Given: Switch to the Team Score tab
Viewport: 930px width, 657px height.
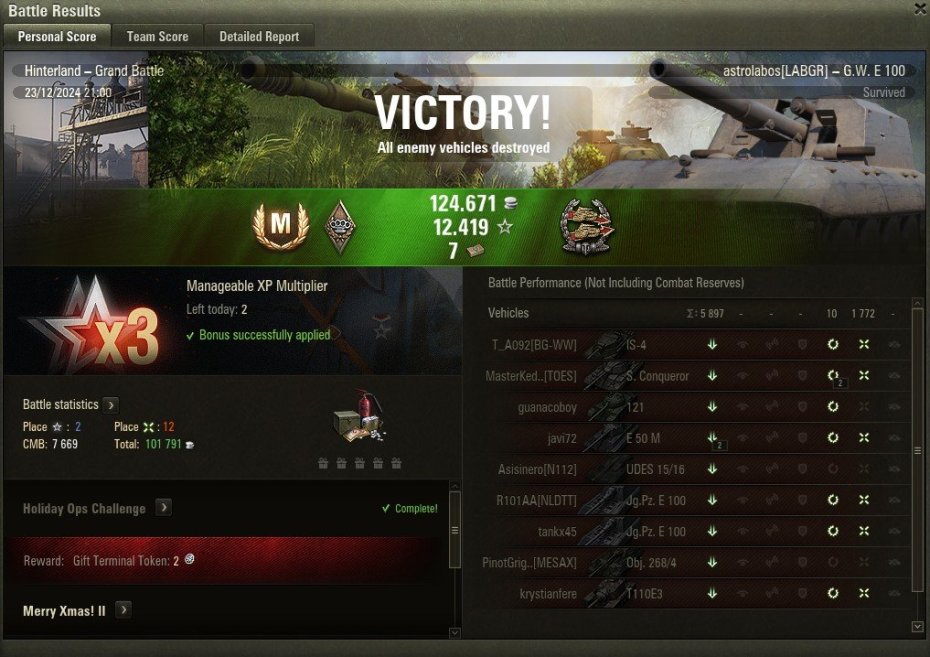Looking at the screenshot, I should (157, 36).
